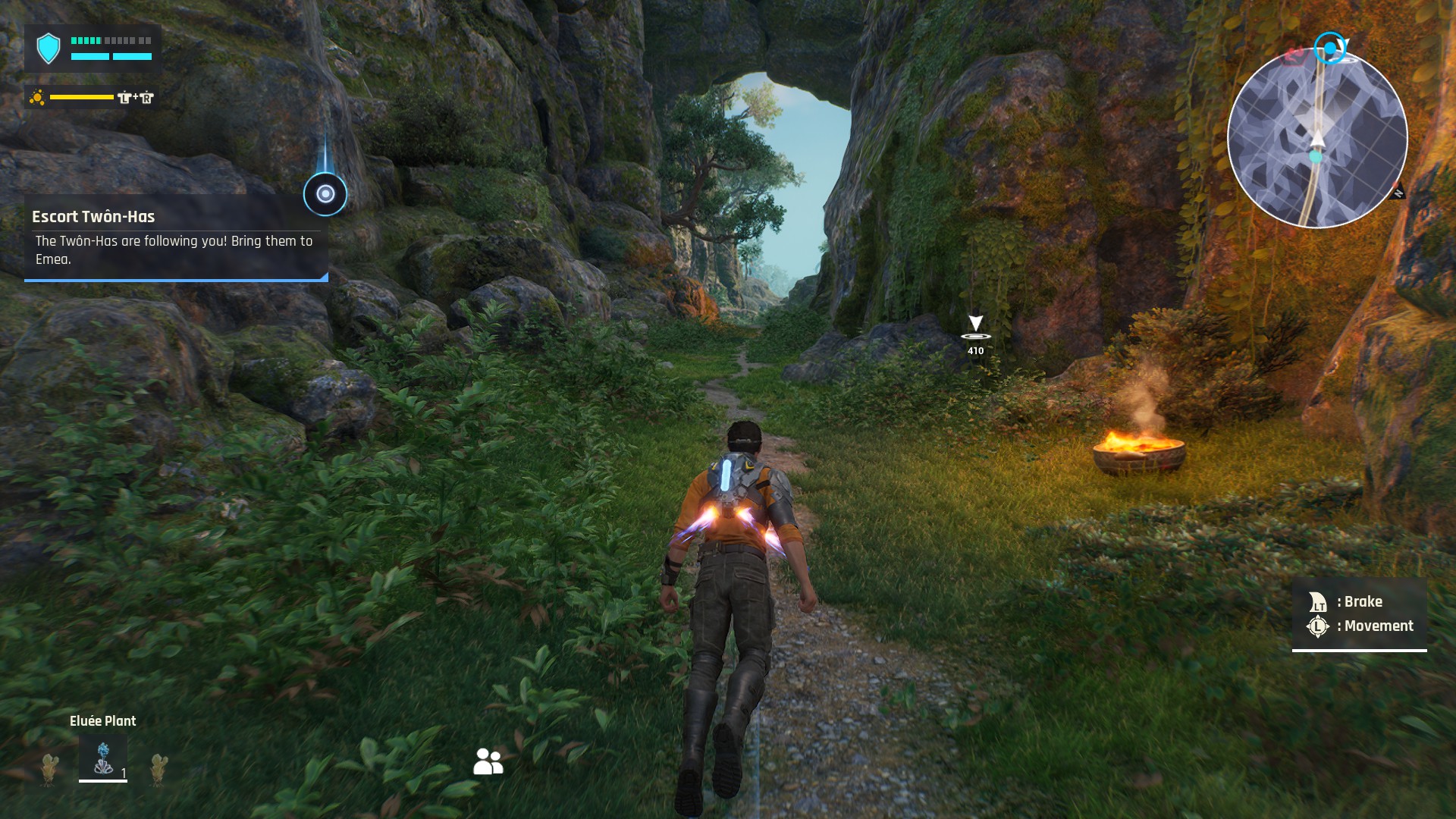This screenshot has height=819, width=1456.
Task: Open the circular minimap
Action: tap(1317, 139)
